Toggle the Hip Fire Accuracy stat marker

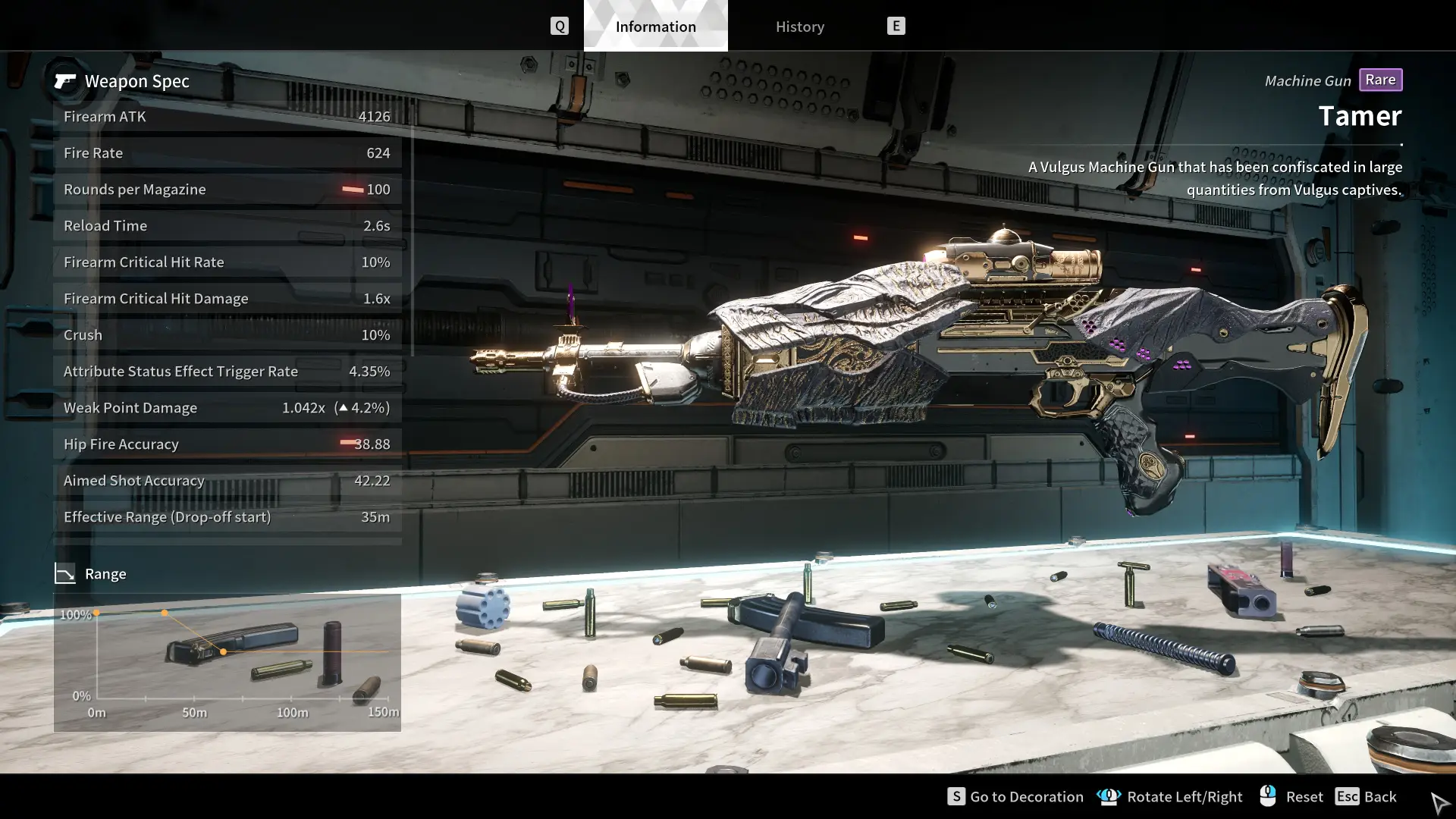(349, 444)
